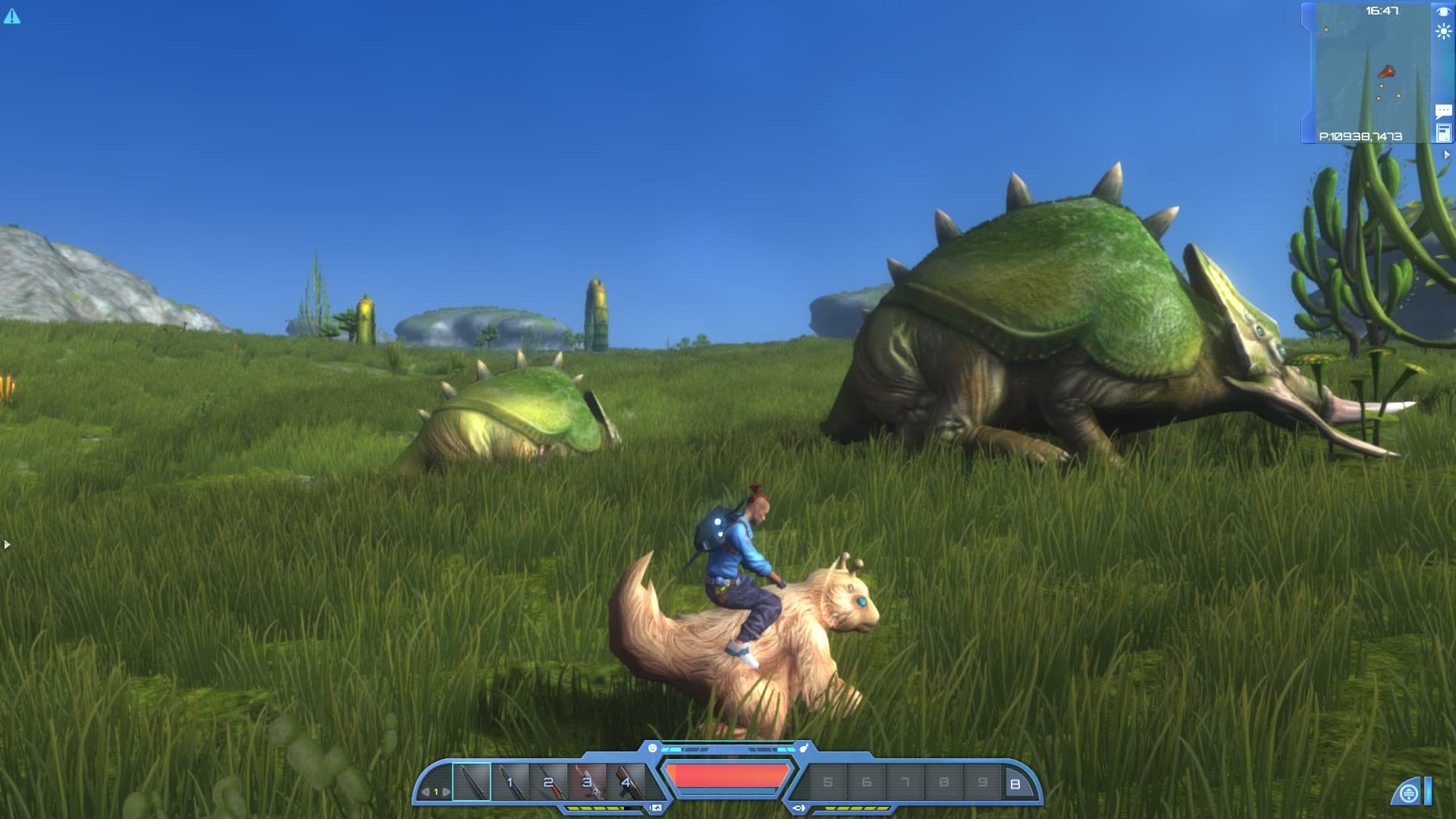The height and width of the screenshot is (819, 1456).
Task: Open chat via the speech bubble icon
Action: 1445,111
